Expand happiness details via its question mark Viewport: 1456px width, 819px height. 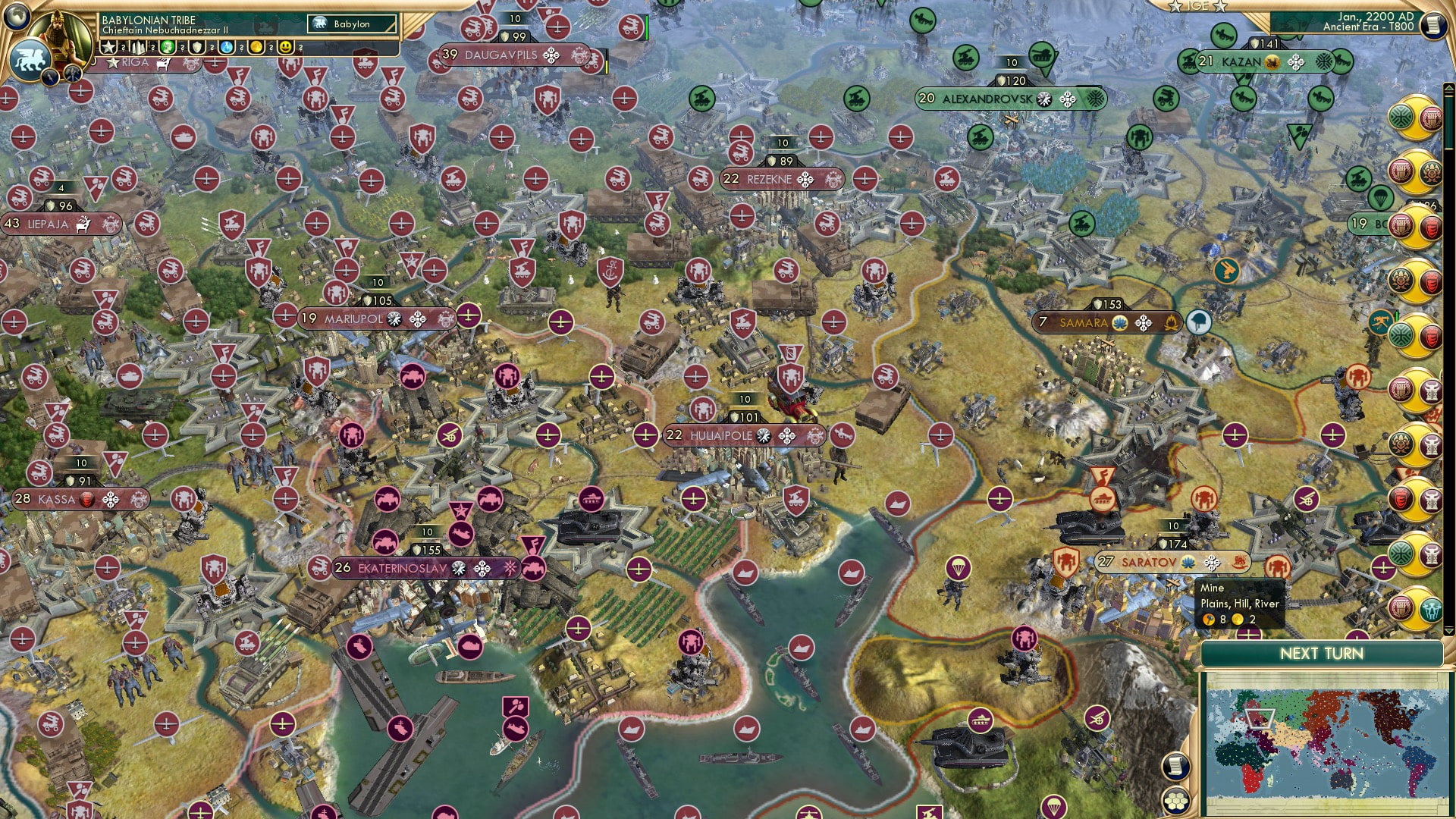click(x=300, y=47)
